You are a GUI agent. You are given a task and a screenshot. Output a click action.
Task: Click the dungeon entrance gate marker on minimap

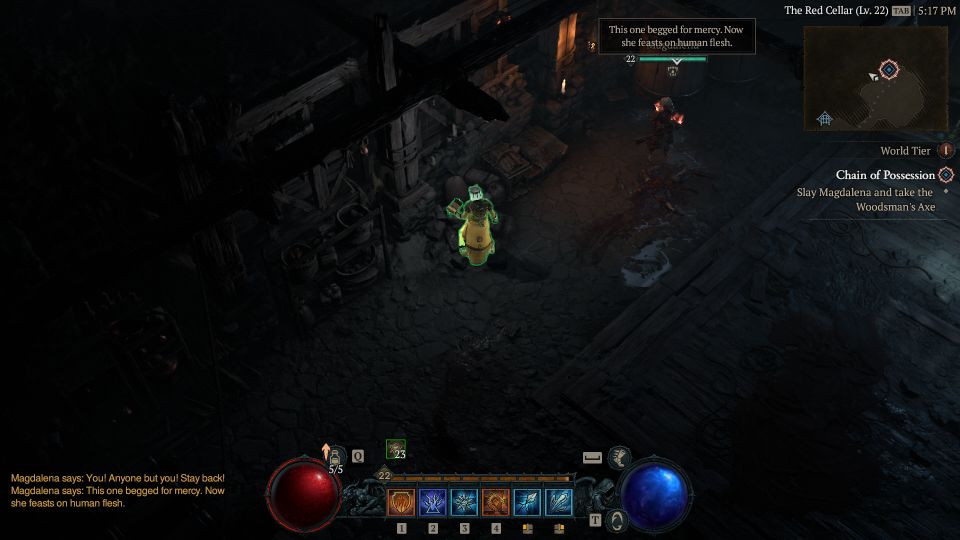click(x=824, y=118)
